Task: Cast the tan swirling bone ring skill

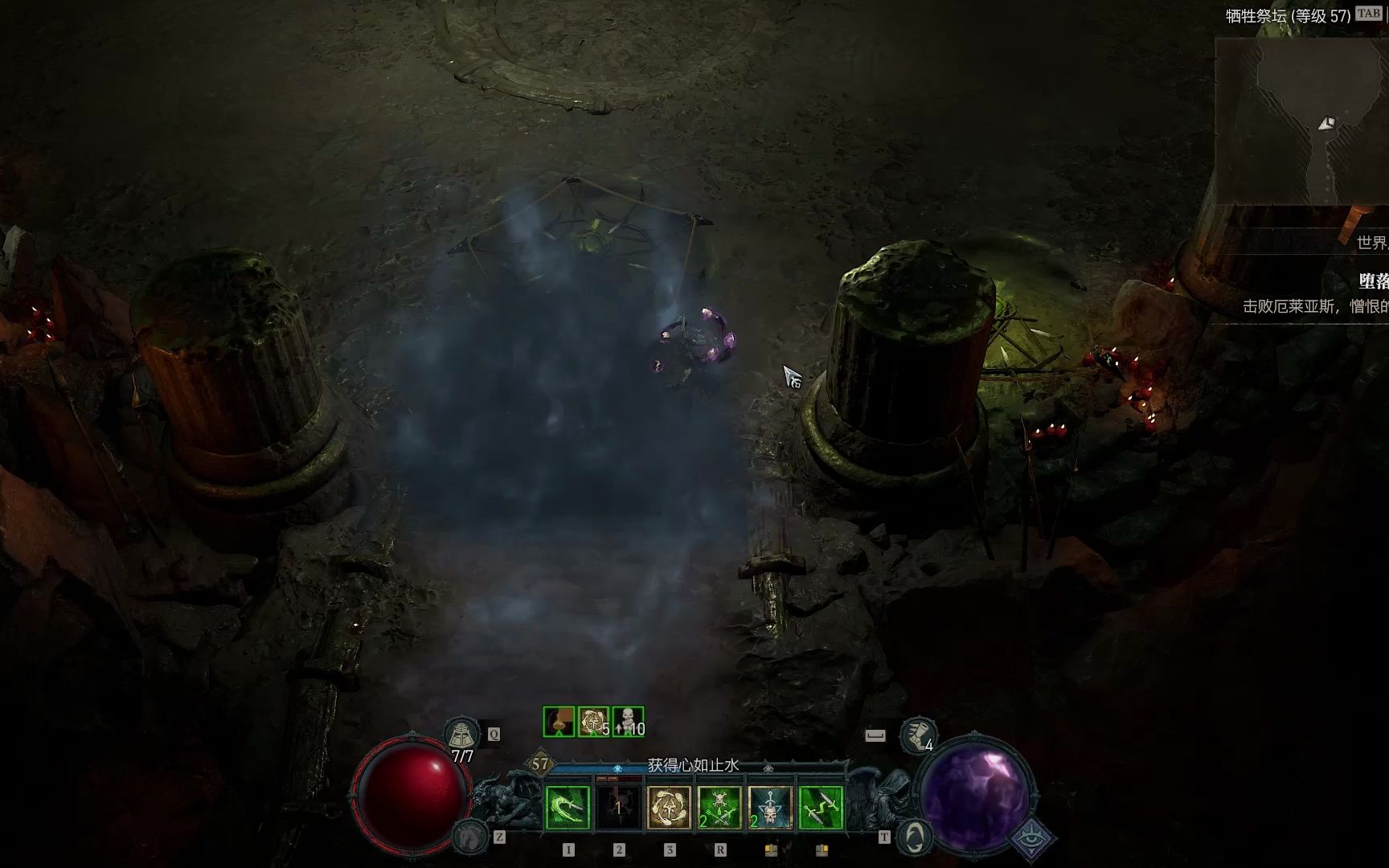Action: (x=669, y=808)
